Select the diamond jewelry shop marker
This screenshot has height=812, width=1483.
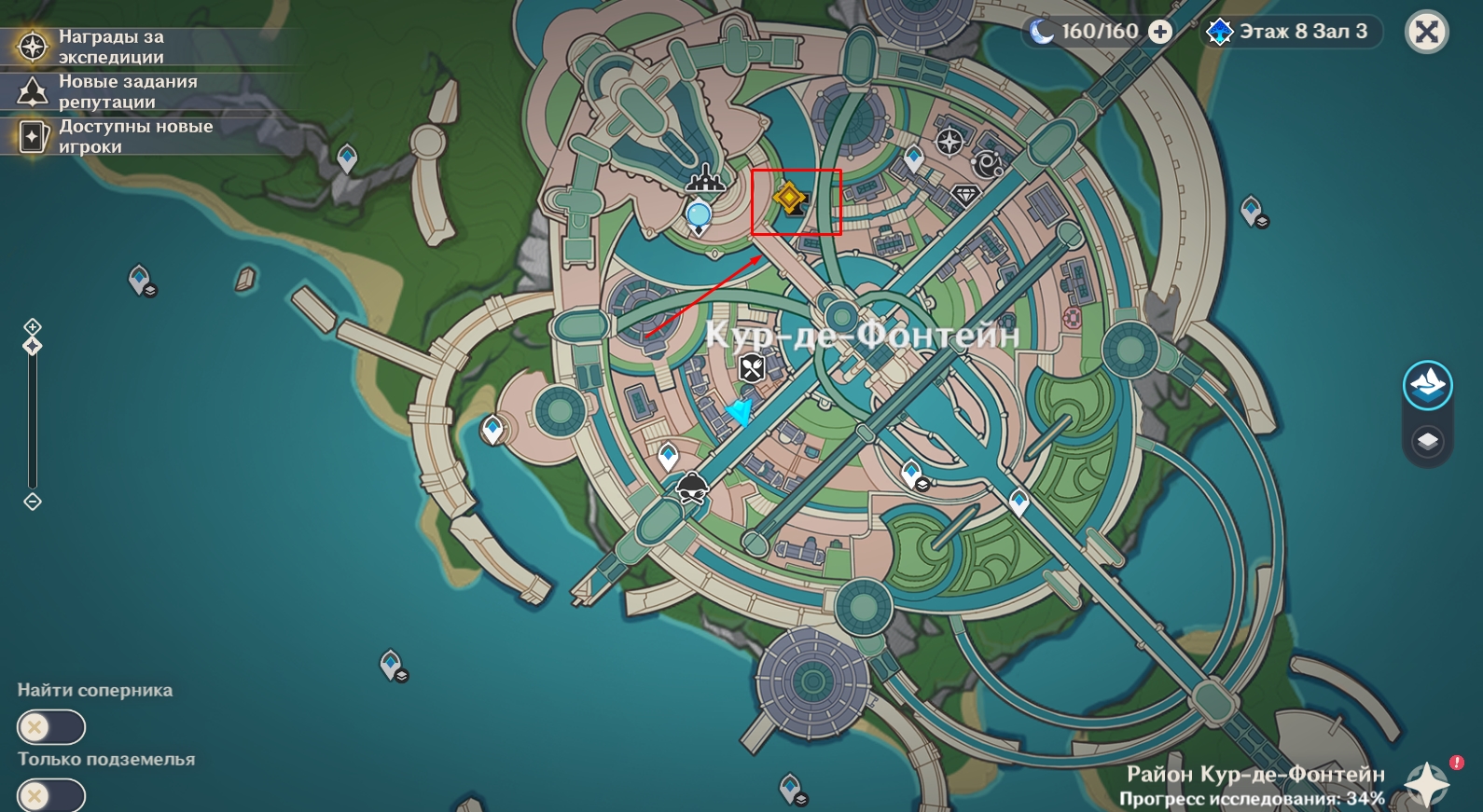click(964, 195)
